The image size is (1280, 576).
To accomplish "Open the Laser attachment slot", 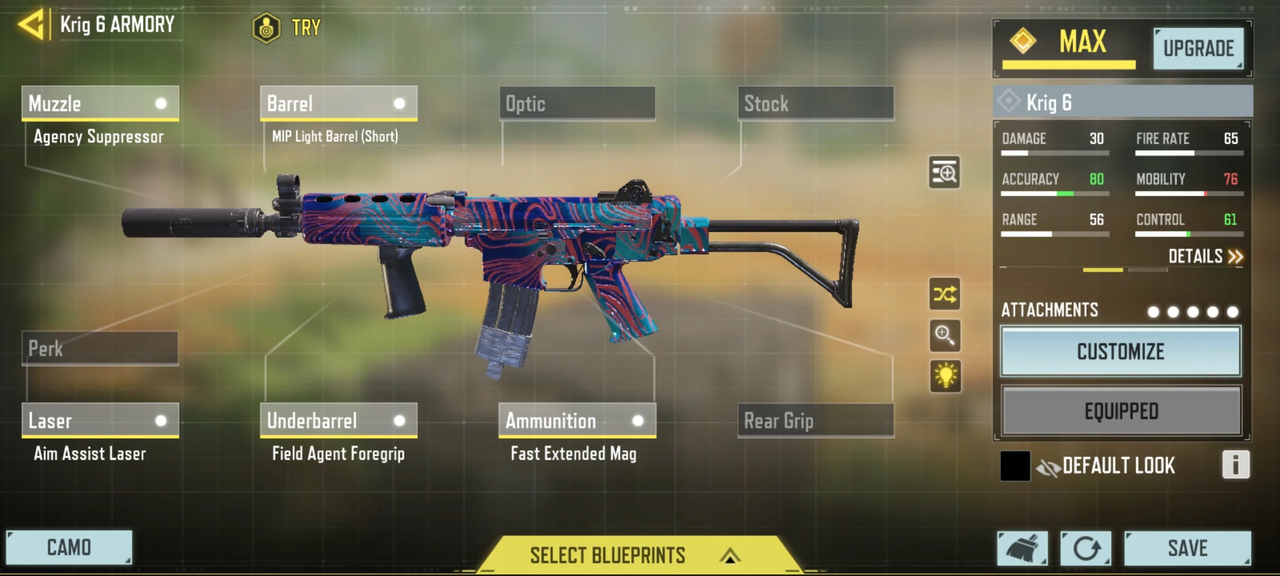I will click(x=100, y=421).
